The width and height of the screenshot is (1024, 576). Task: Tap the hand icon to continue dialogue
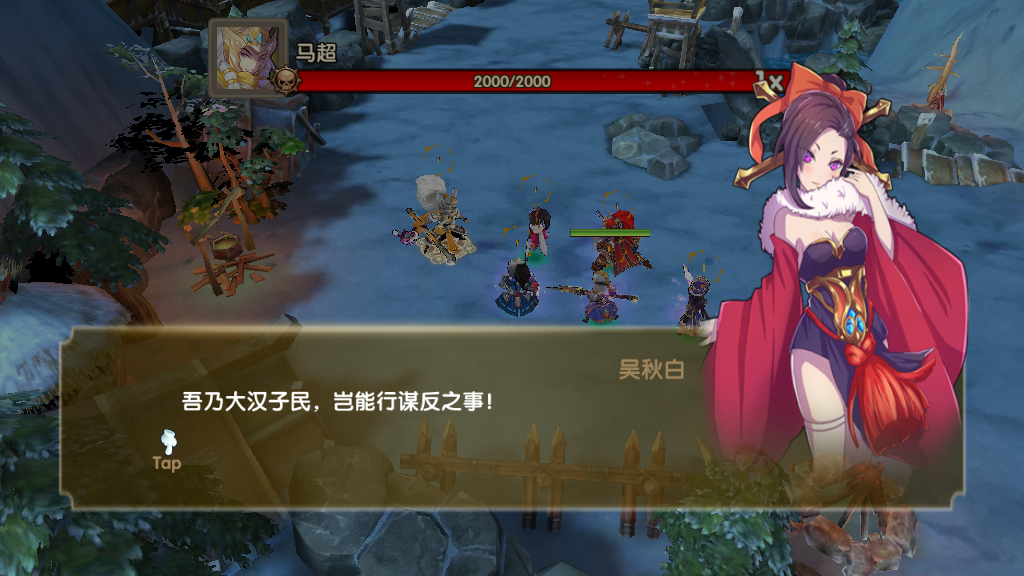167,443
